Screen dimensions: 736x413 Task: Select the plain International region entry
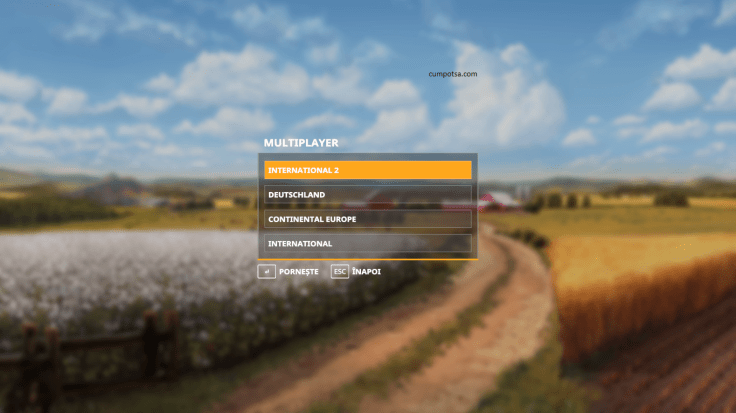pos(367,243)
